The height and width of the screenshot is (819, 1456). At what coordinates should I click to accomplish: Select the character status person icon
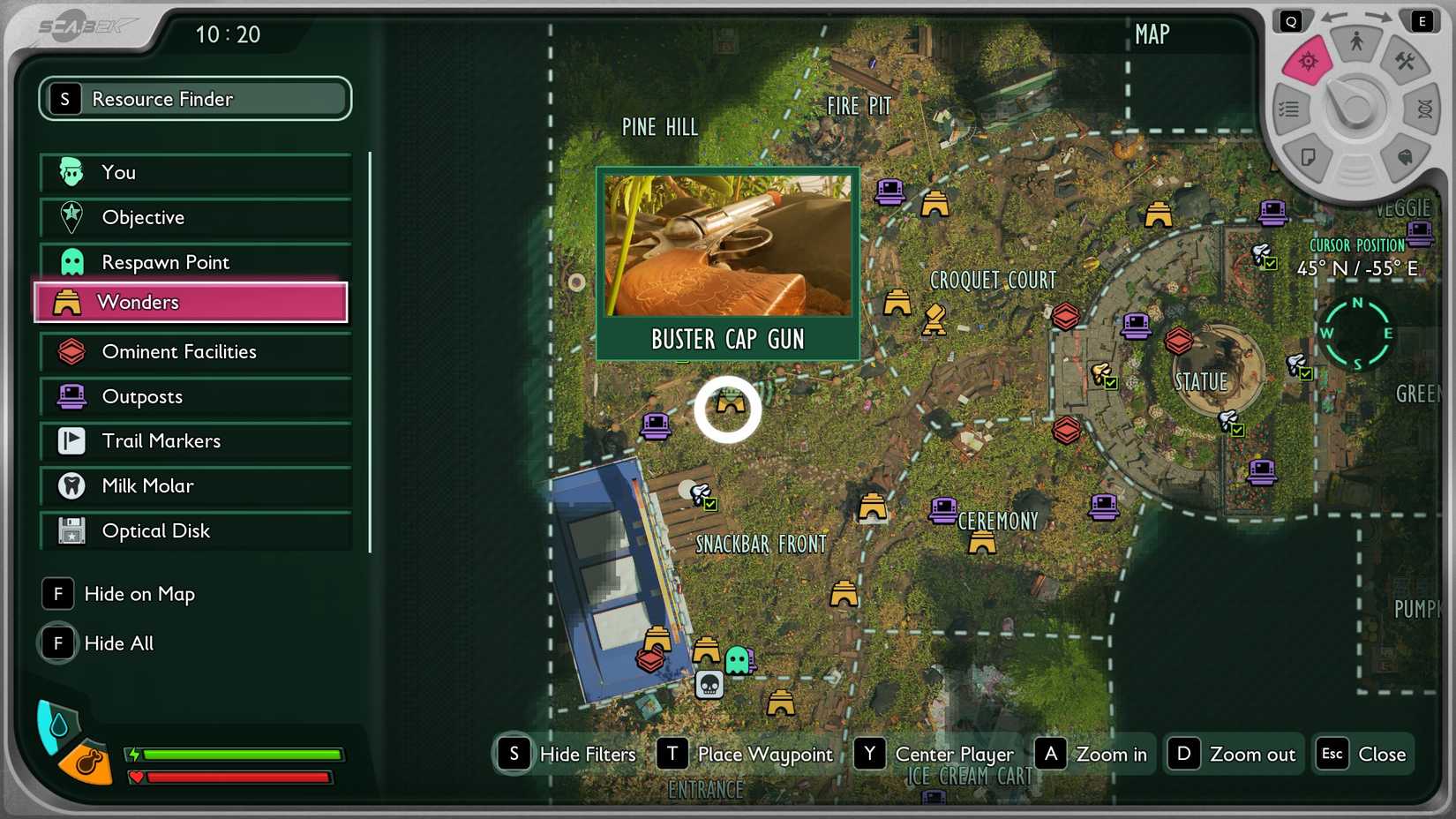click(x=1356, y=40)
